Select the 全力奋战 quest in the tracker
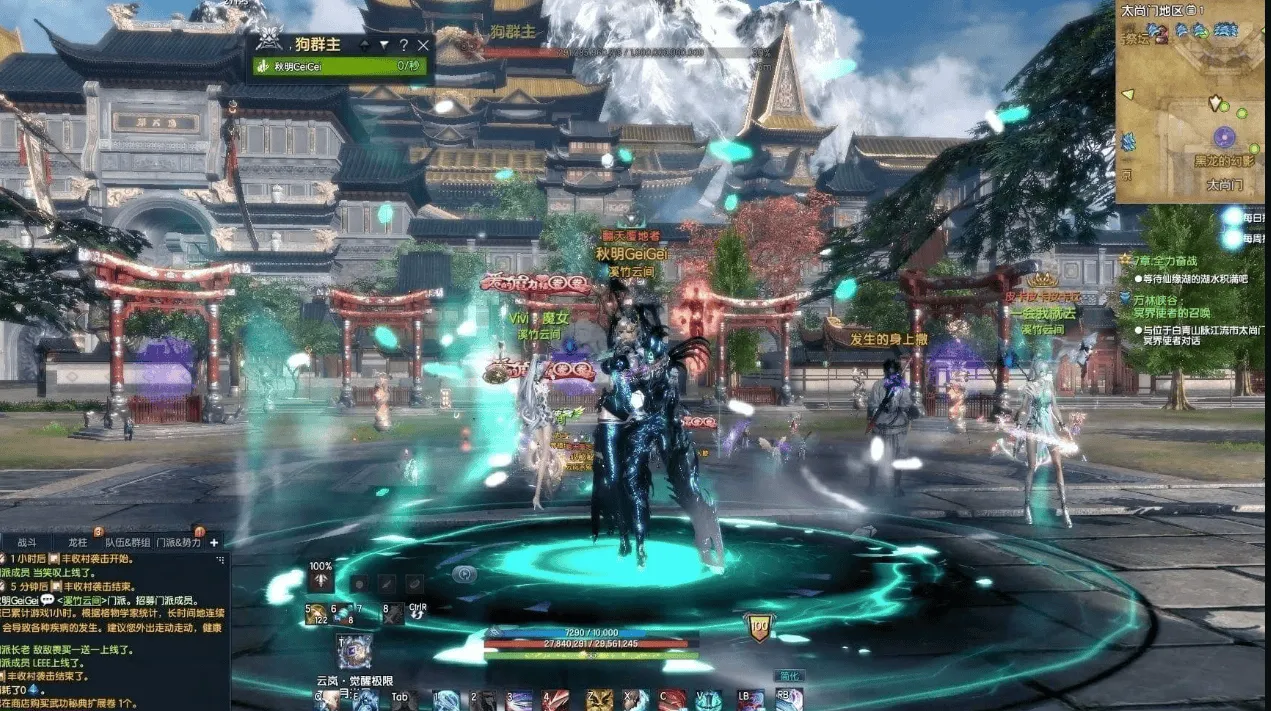Image resolution: width=1271 pixels, height=711 pixels. click(1162, 260)
